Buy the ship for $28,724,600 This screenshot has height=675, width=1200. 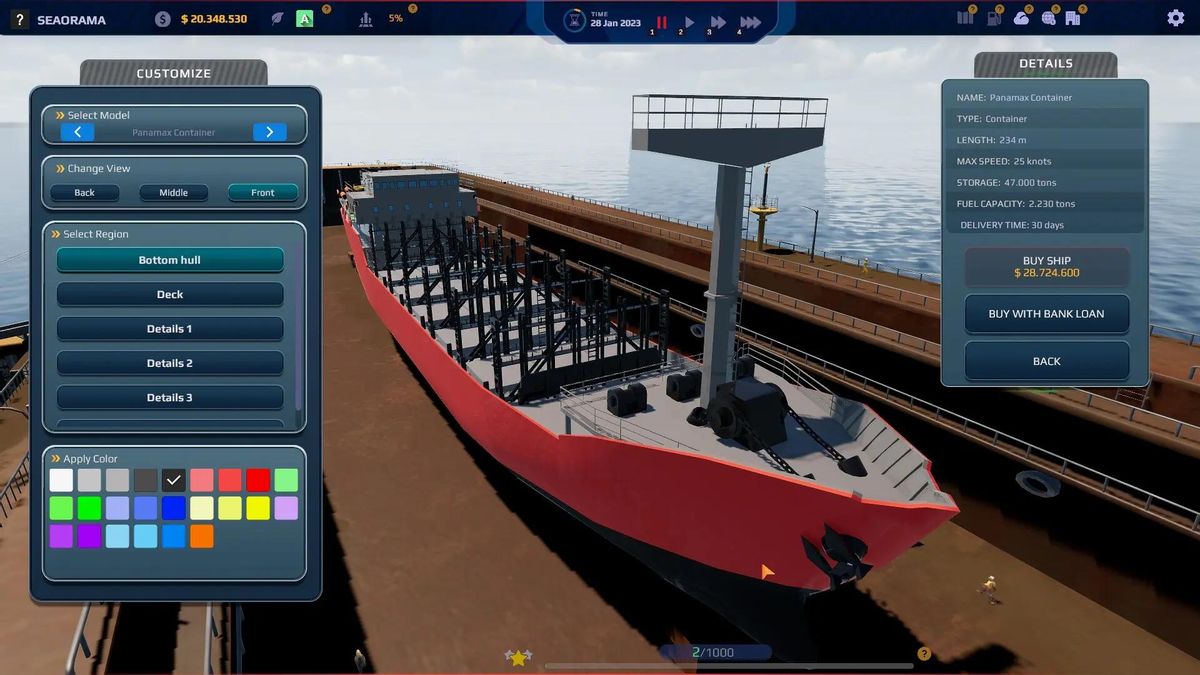[x=1046, y=267]
